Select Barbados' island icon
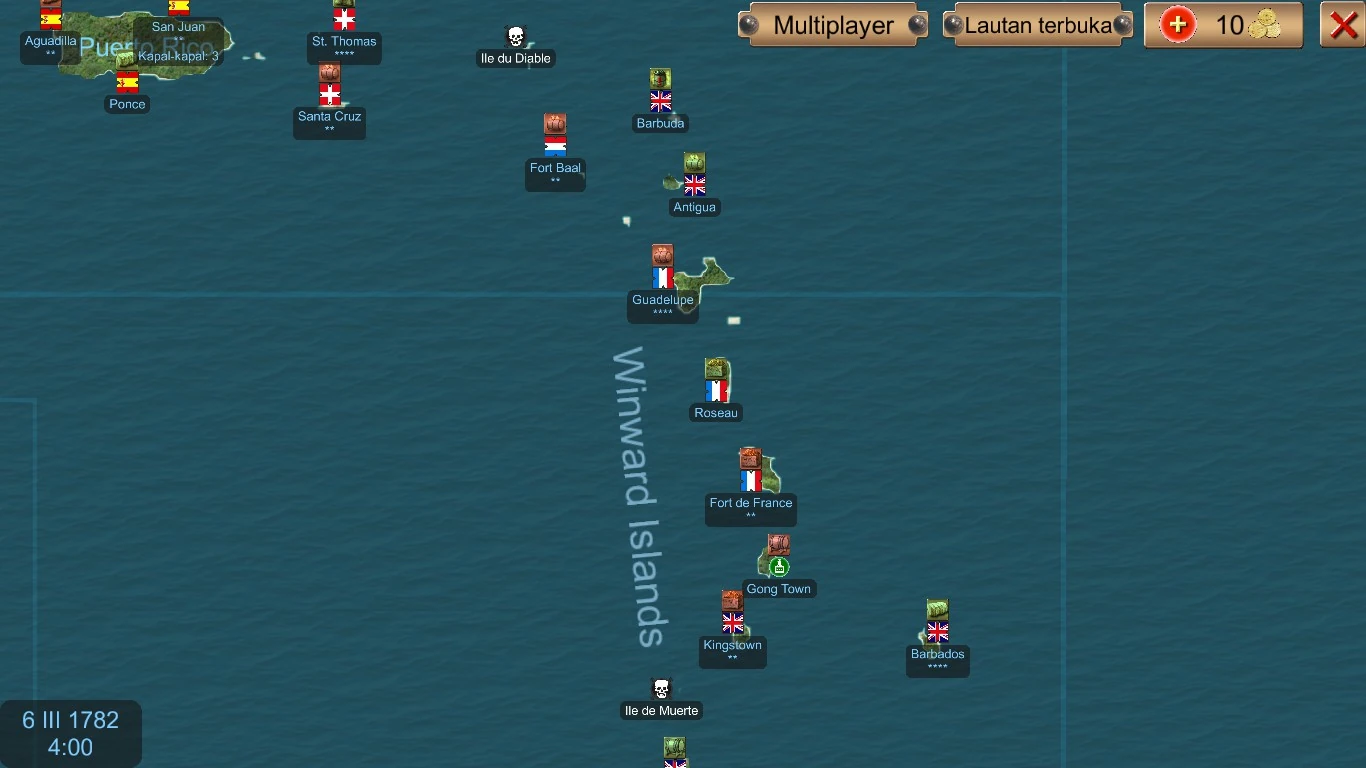Viewport: 1366px width, 768px height. click(x=937, y=610)
